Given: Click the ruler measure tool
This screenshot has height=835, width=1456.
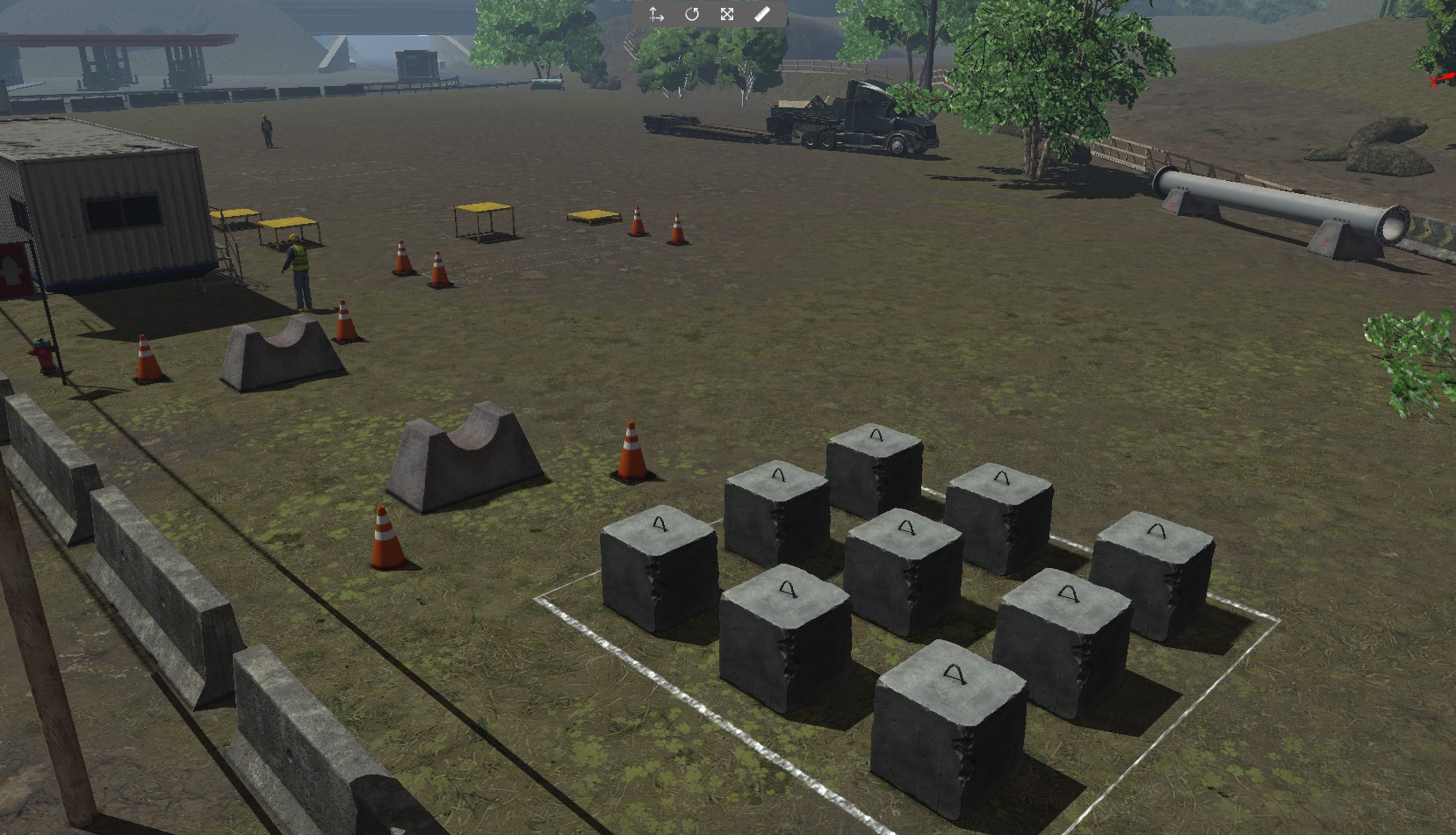Looking at the screenshot, I should coord(762,14).
